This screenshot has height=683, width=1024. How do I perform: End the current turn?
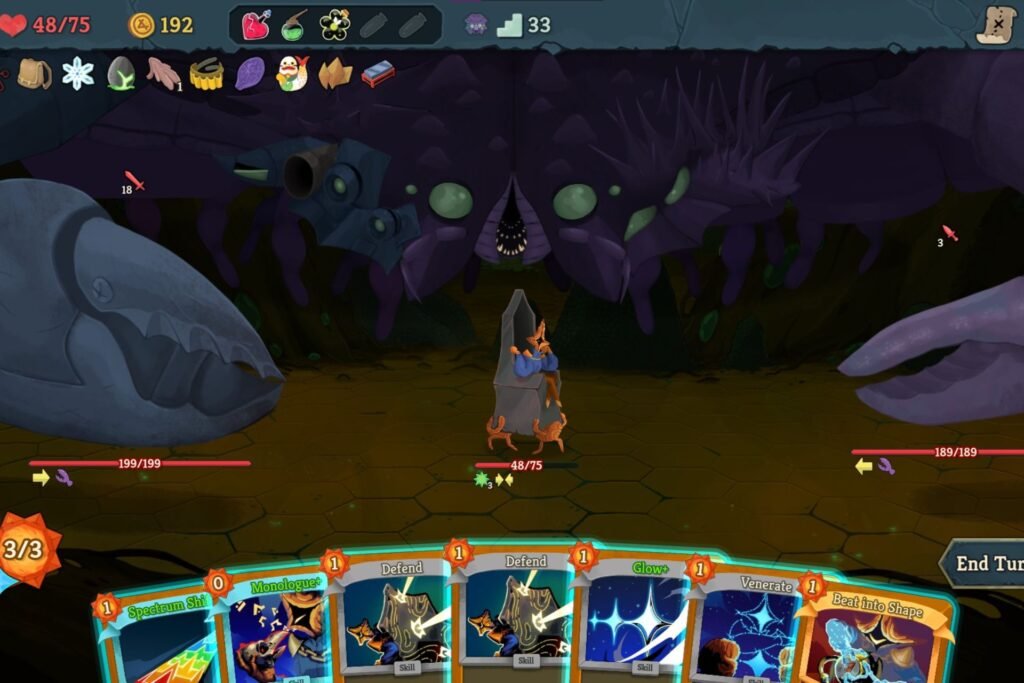(x=986, y=563)
